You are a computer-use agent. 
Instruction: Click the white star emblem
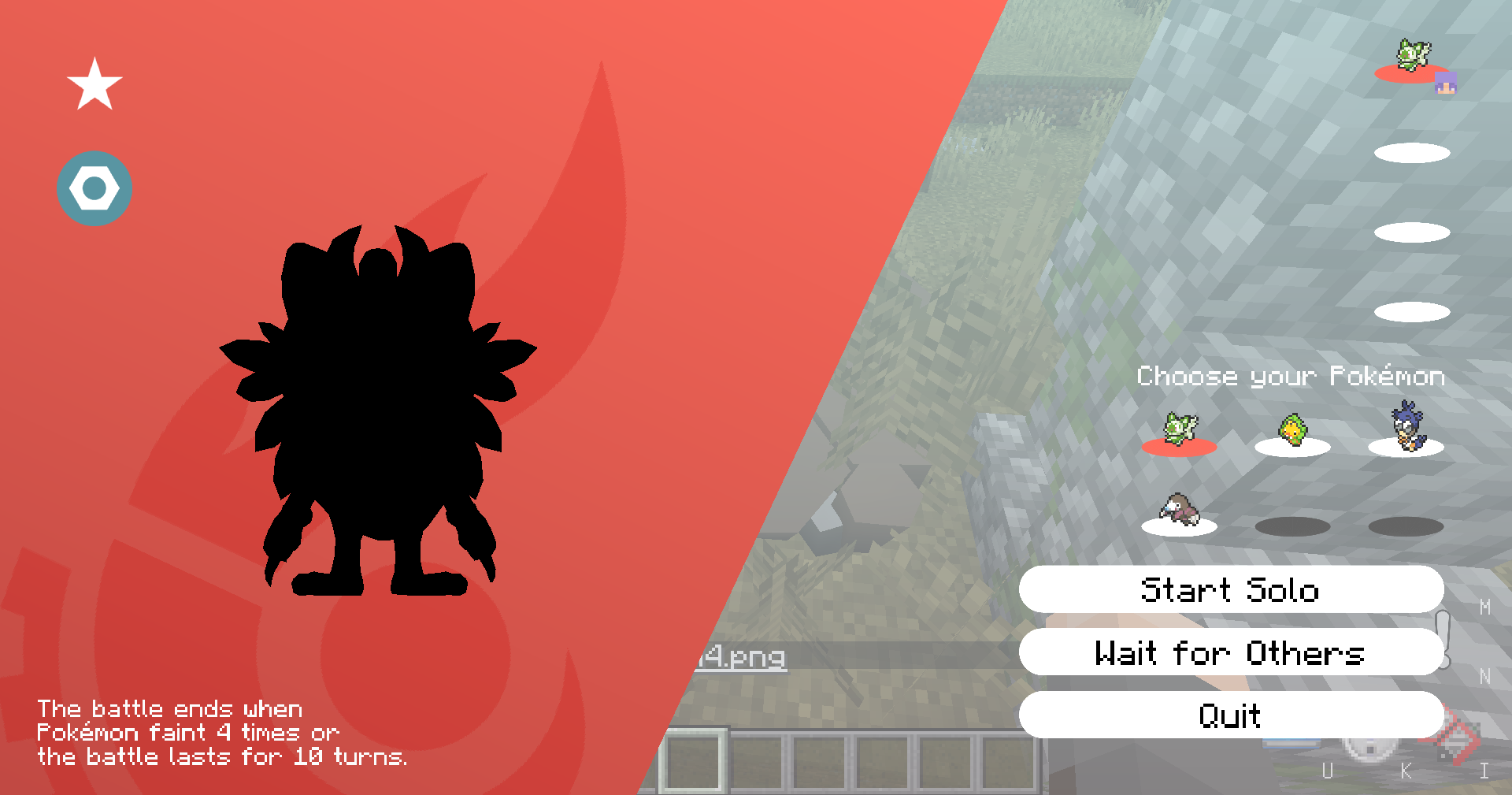pos(94,84)
